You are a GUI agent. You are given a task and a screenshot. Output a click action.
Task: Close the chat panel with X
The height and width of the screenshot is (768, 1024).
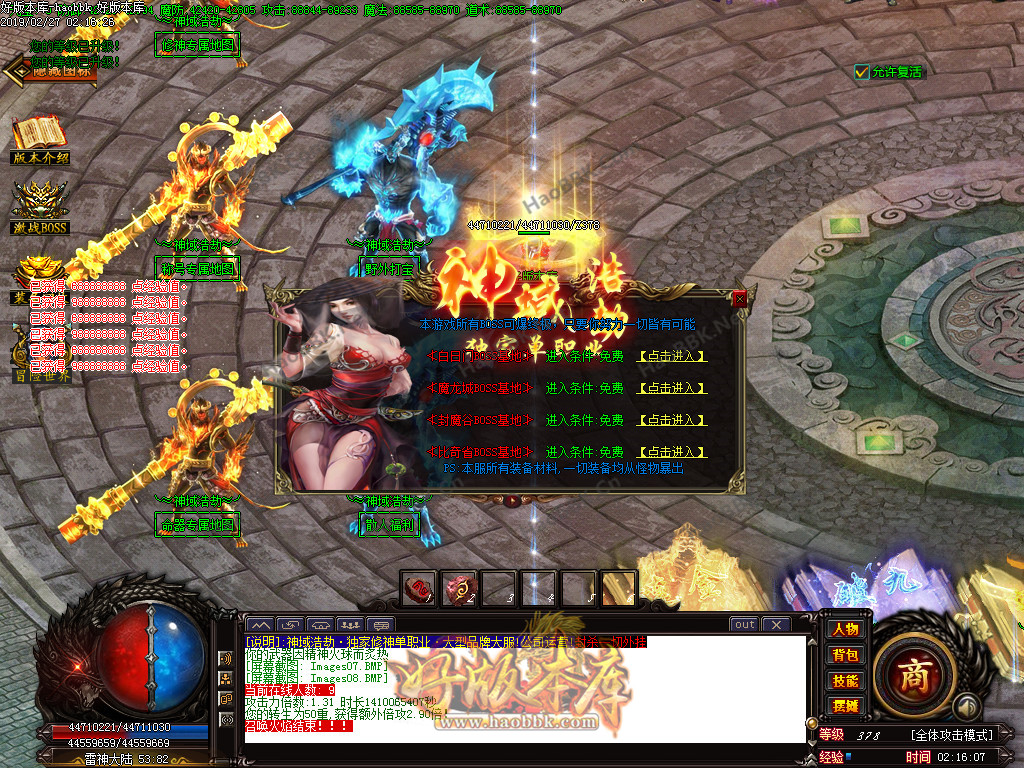click(x=776, y=625)
